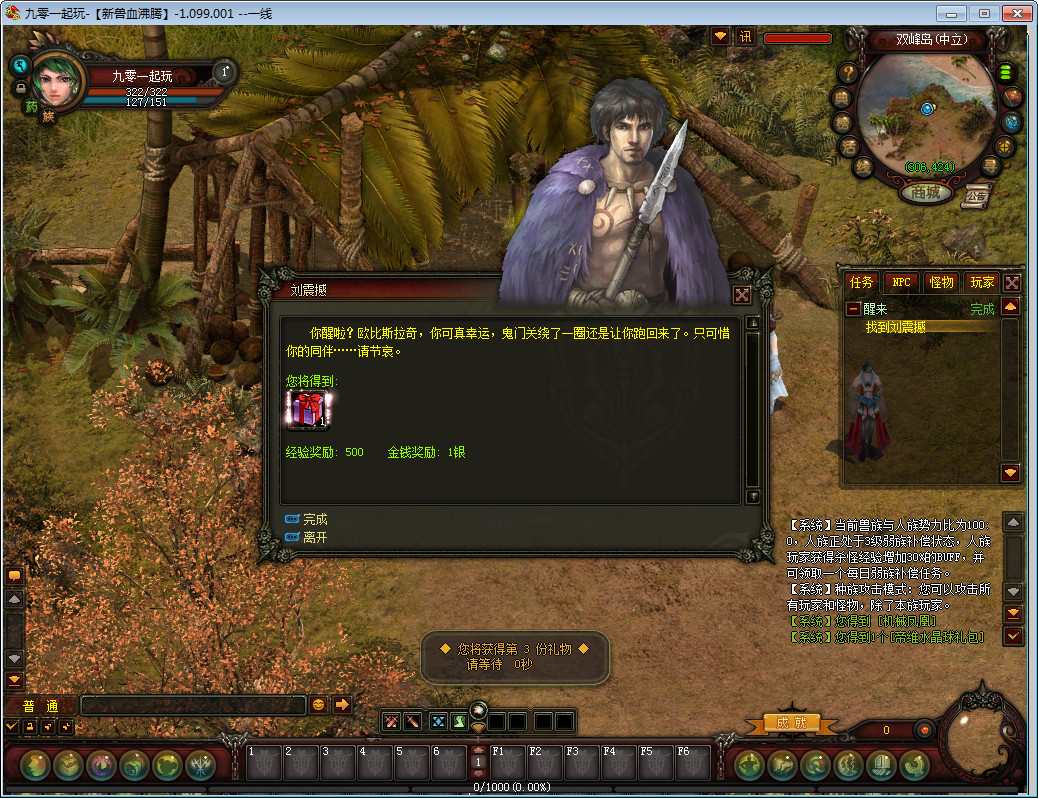
Task: Click the 讯 message button
Action: click(x=745, y=37)
